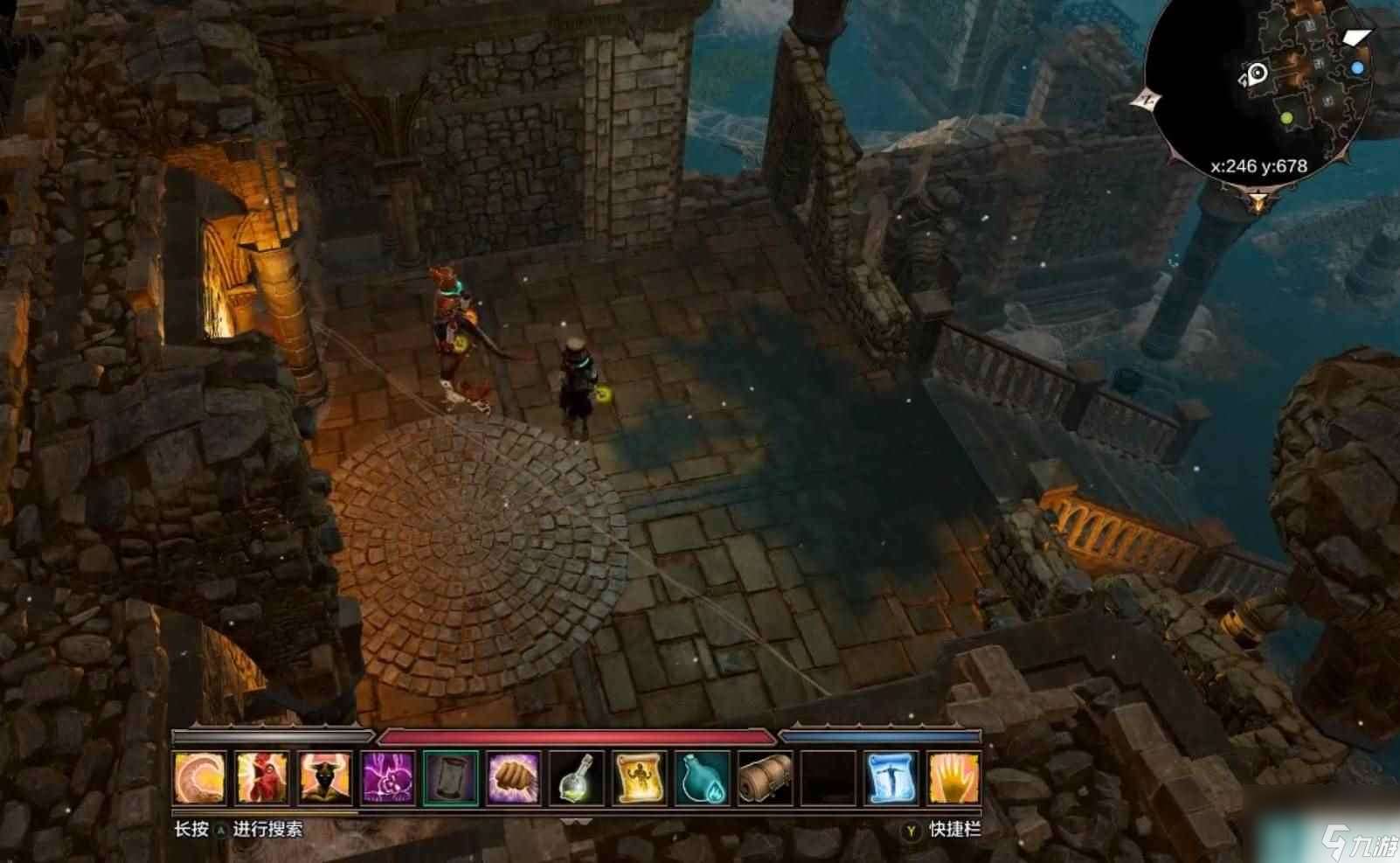The height and width of the screenshot is (863, 1400).
Task: Select the white pin marker on minimap
Action: click(x=1257, y=73)
